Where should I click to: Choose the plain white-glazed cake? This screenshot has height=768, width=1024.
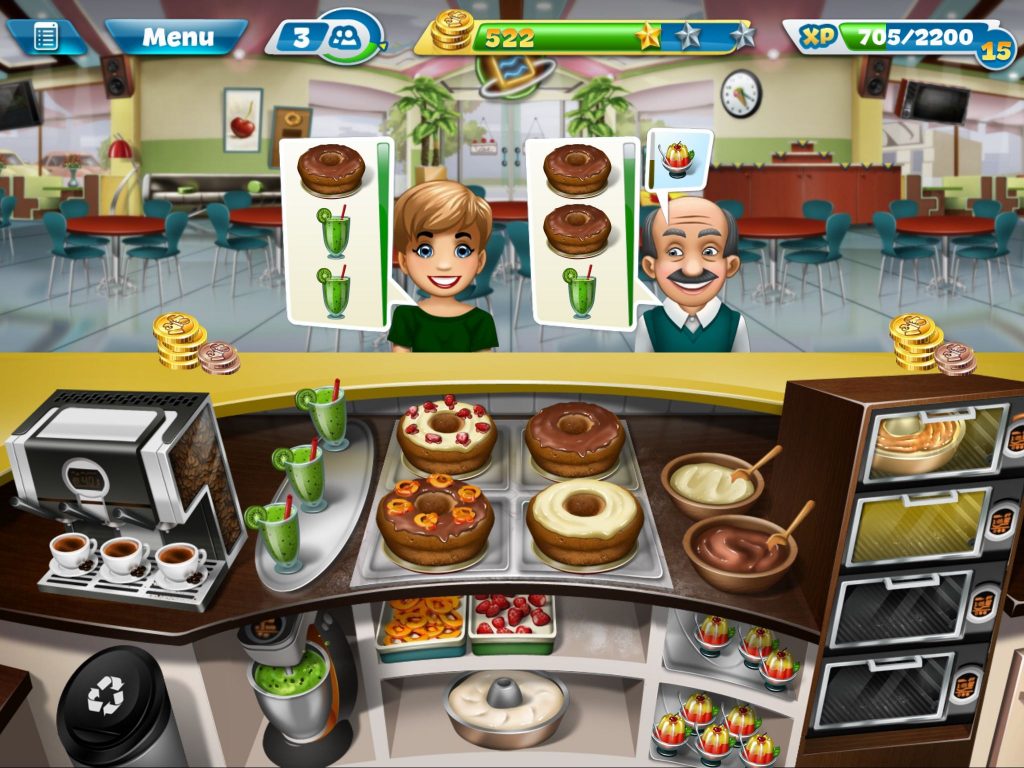(584, 520)
